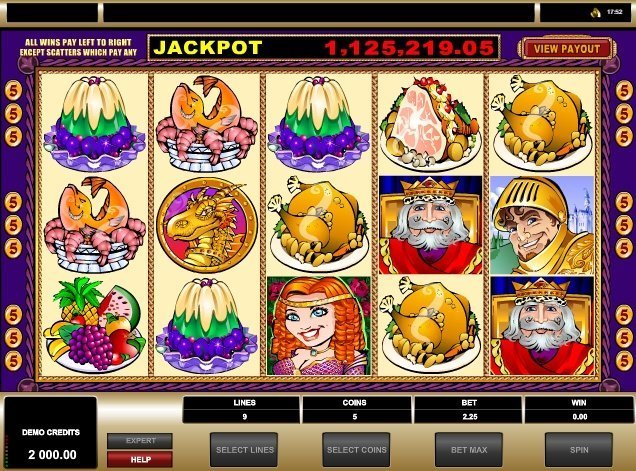The width and height of the screenshot is (636, 471).
Task: Choose Bet Max
Action: (468, 450)
